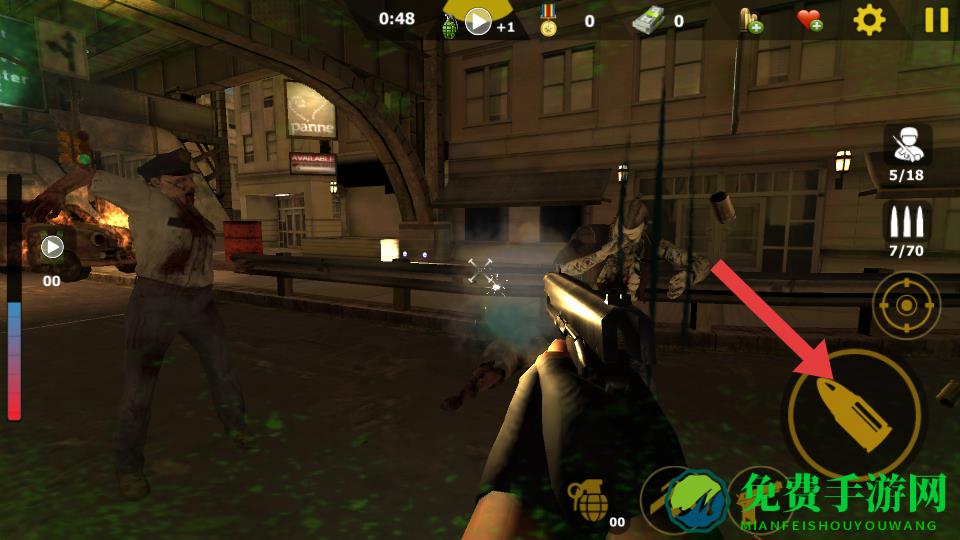Viewport: 960px width, 540px height.
Task: Tap the soldier icon showing 5/18
Action: pos(907,147)
